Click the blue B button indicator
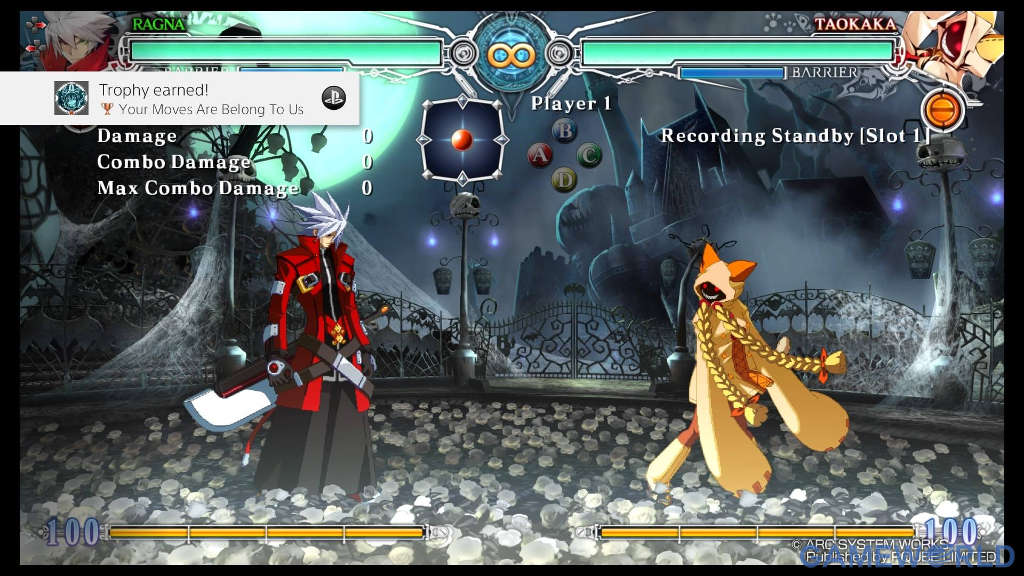The height and width of the screenshot is (576, 1024). (x=565, y=130)
